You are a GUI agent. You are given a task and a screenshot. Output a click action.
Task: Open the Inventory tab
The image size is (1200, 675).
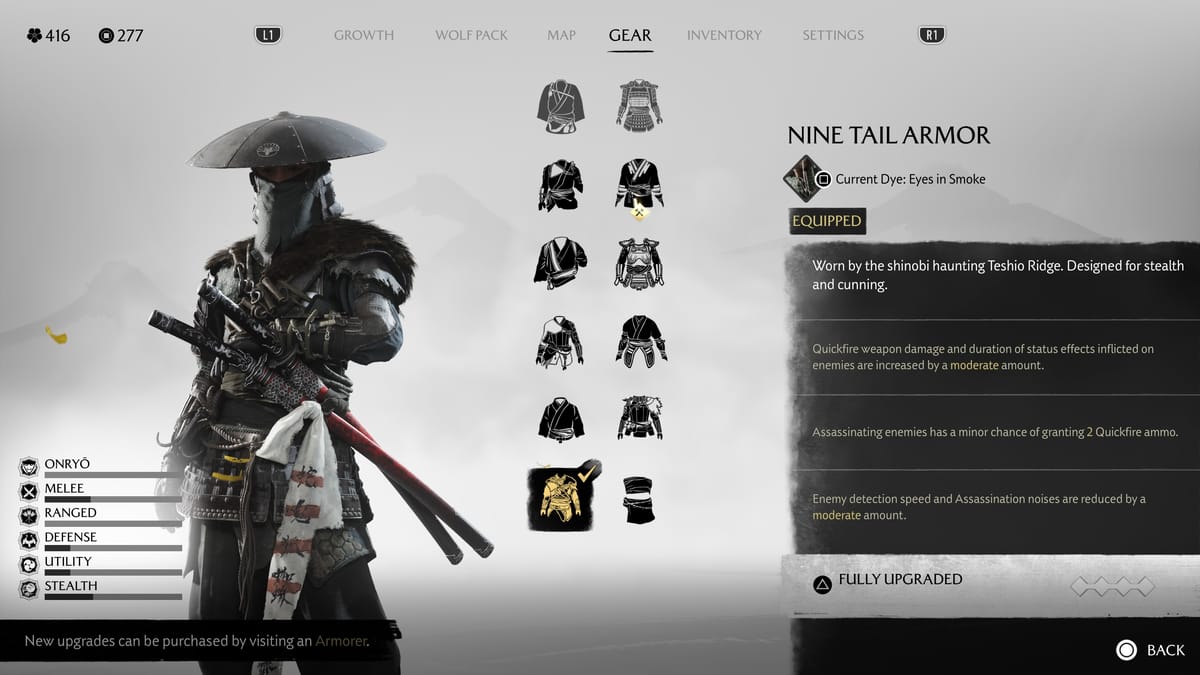(x=724, y=35)
